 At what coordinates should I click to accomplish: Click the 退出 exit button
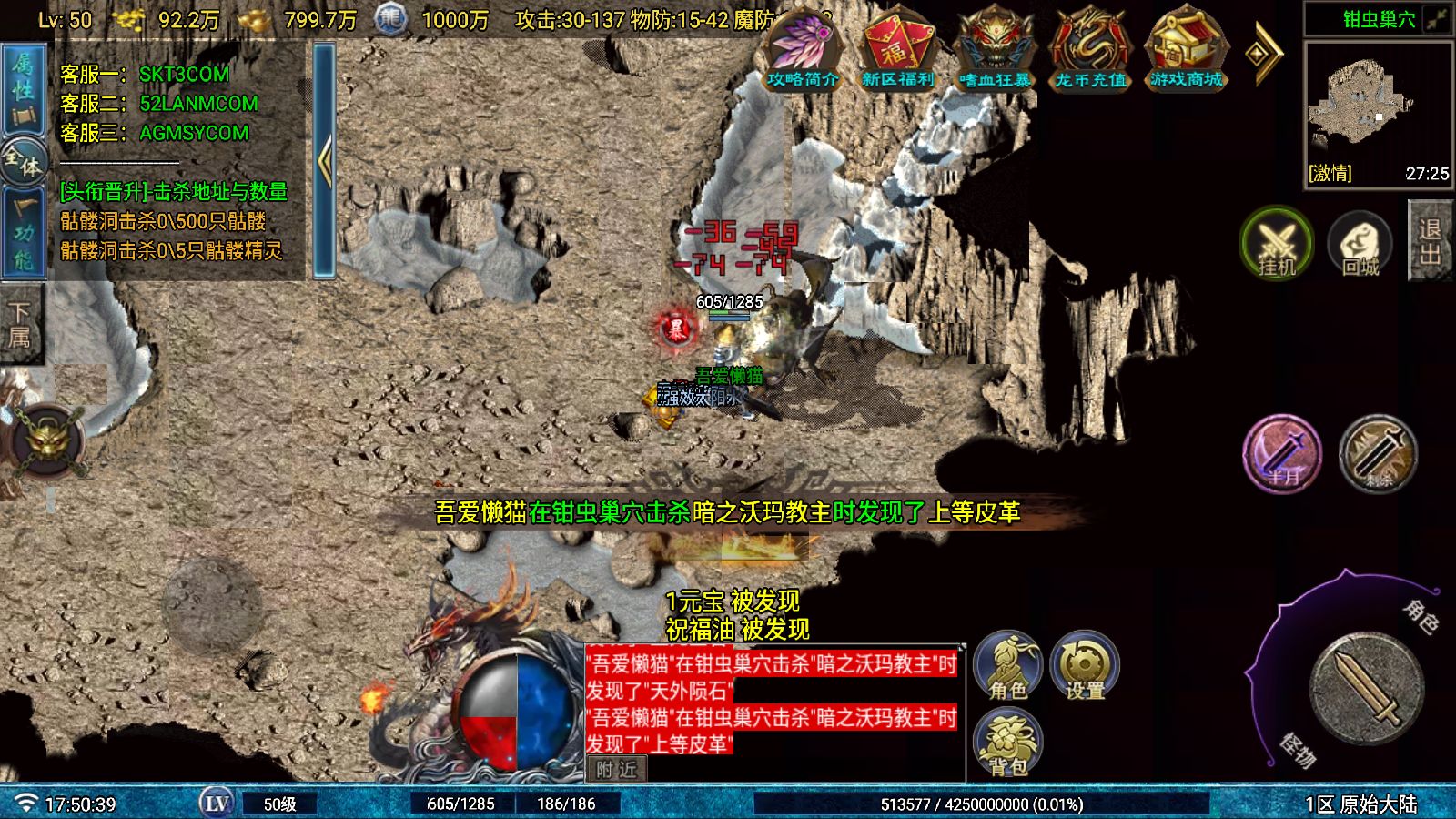tap(1429, 241)
